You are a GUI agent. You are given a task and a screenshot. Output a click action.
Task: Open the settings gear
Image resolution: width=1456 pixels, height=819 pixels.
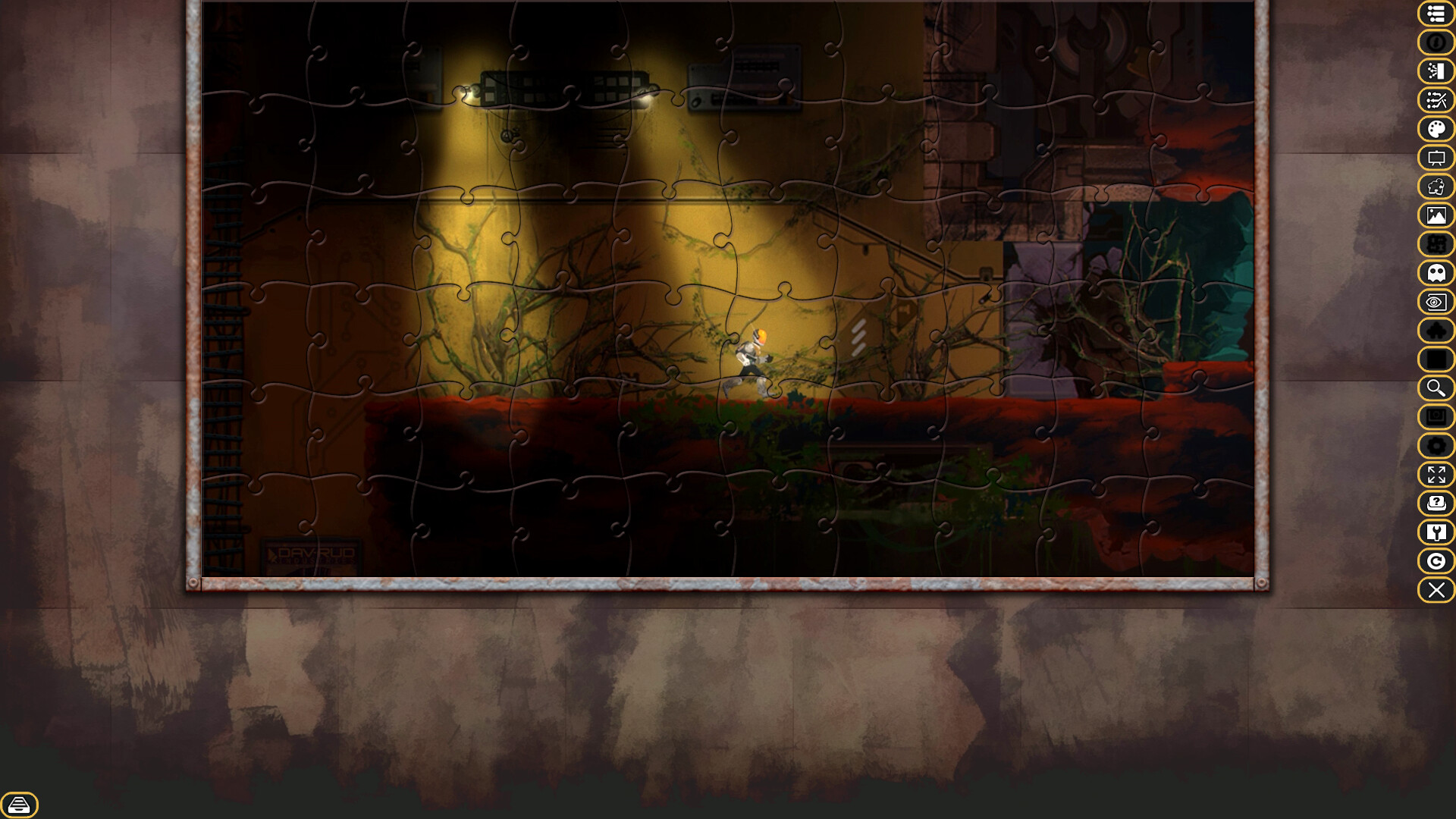[x=1436, y=447]
